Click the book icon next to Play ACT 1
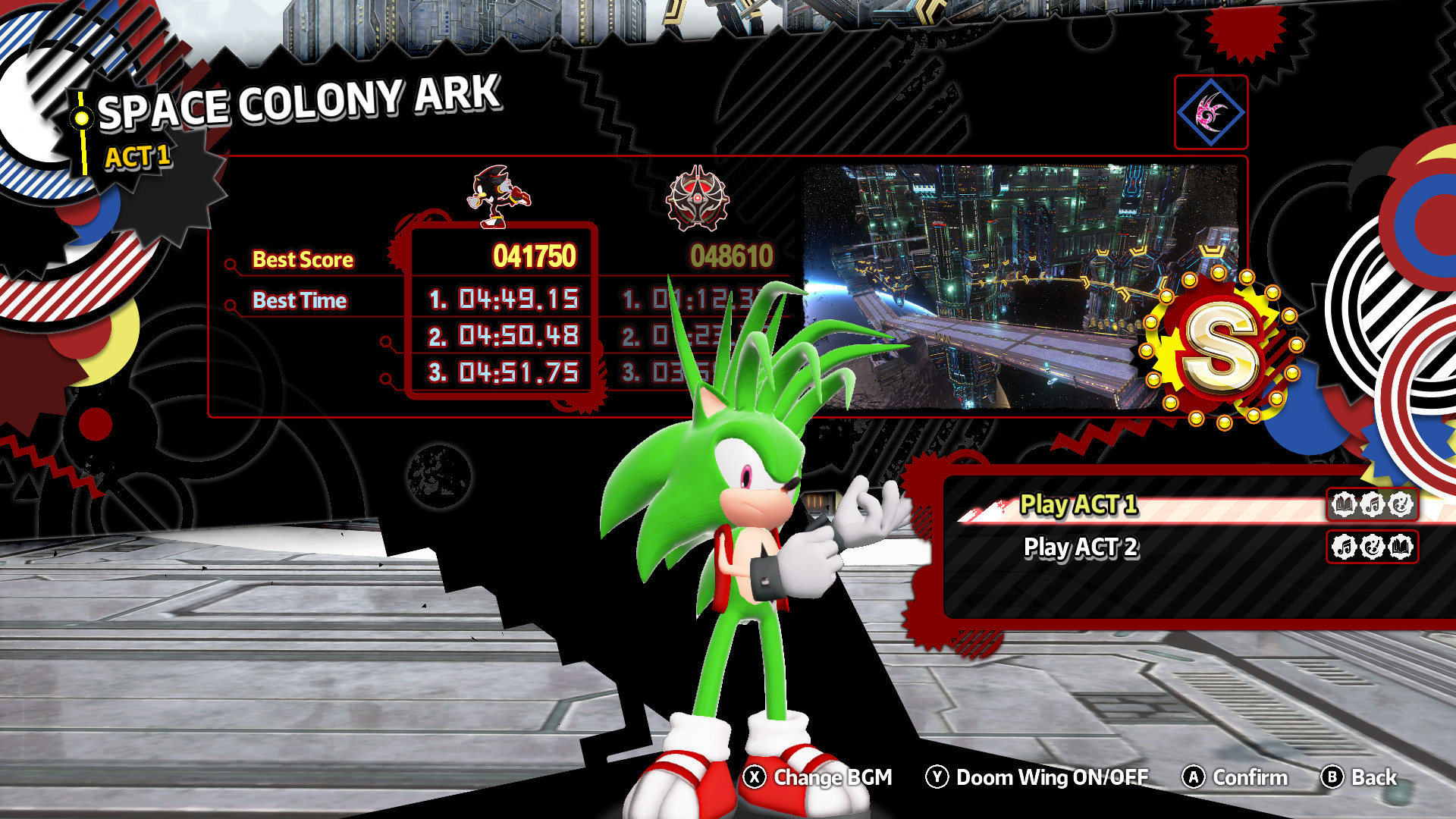The height and width of the screenshot is (819, 1456). [1345, 504]
